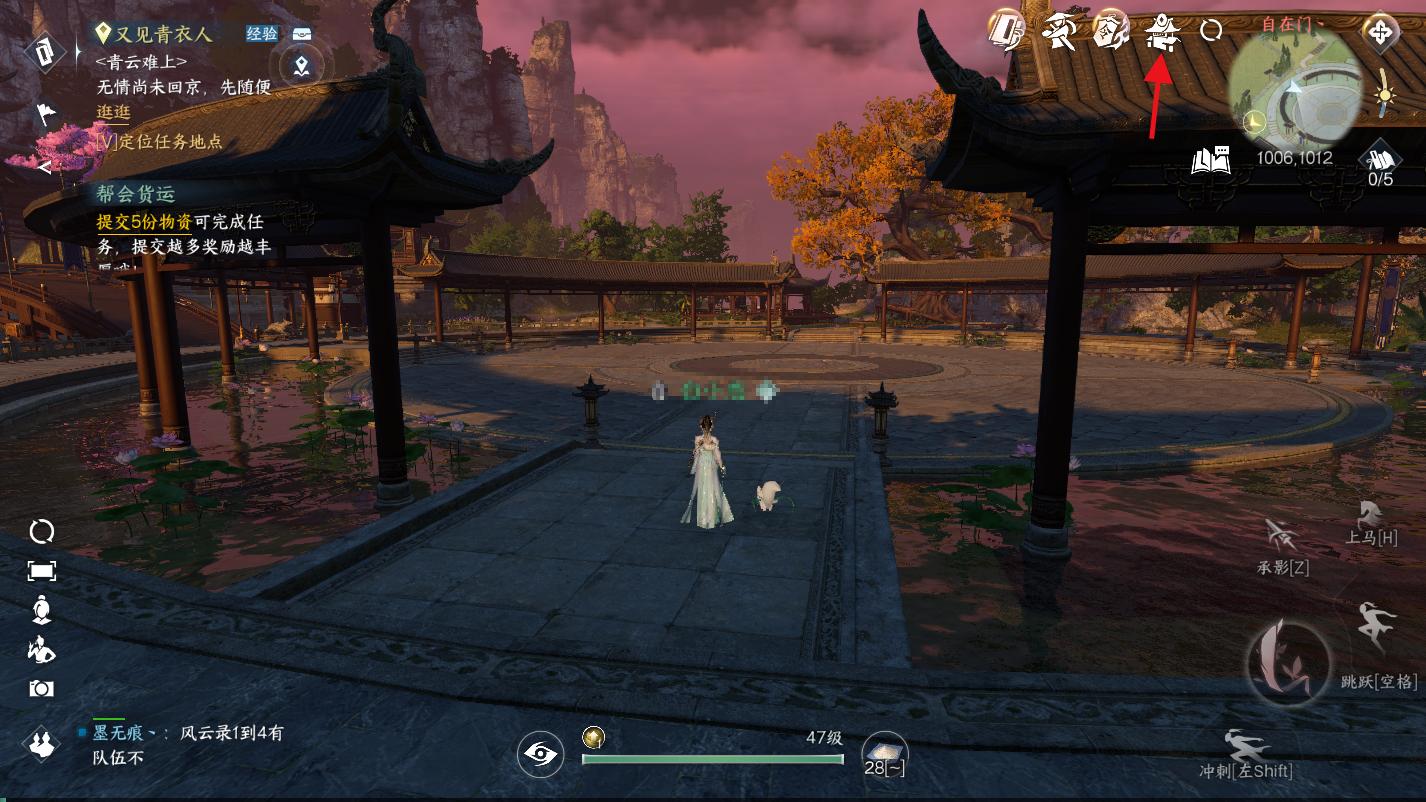This screenshot has width=1426, height=802.
Task: Open the pagoda building icon under the red arrow
Action: (x=1162, y=31)
